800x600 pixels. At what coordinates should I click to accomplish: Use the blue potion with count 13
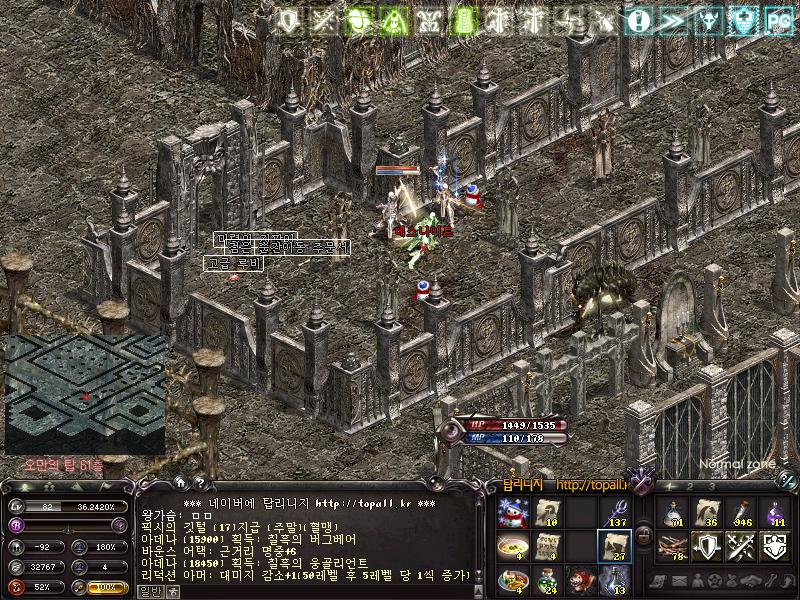613,579
